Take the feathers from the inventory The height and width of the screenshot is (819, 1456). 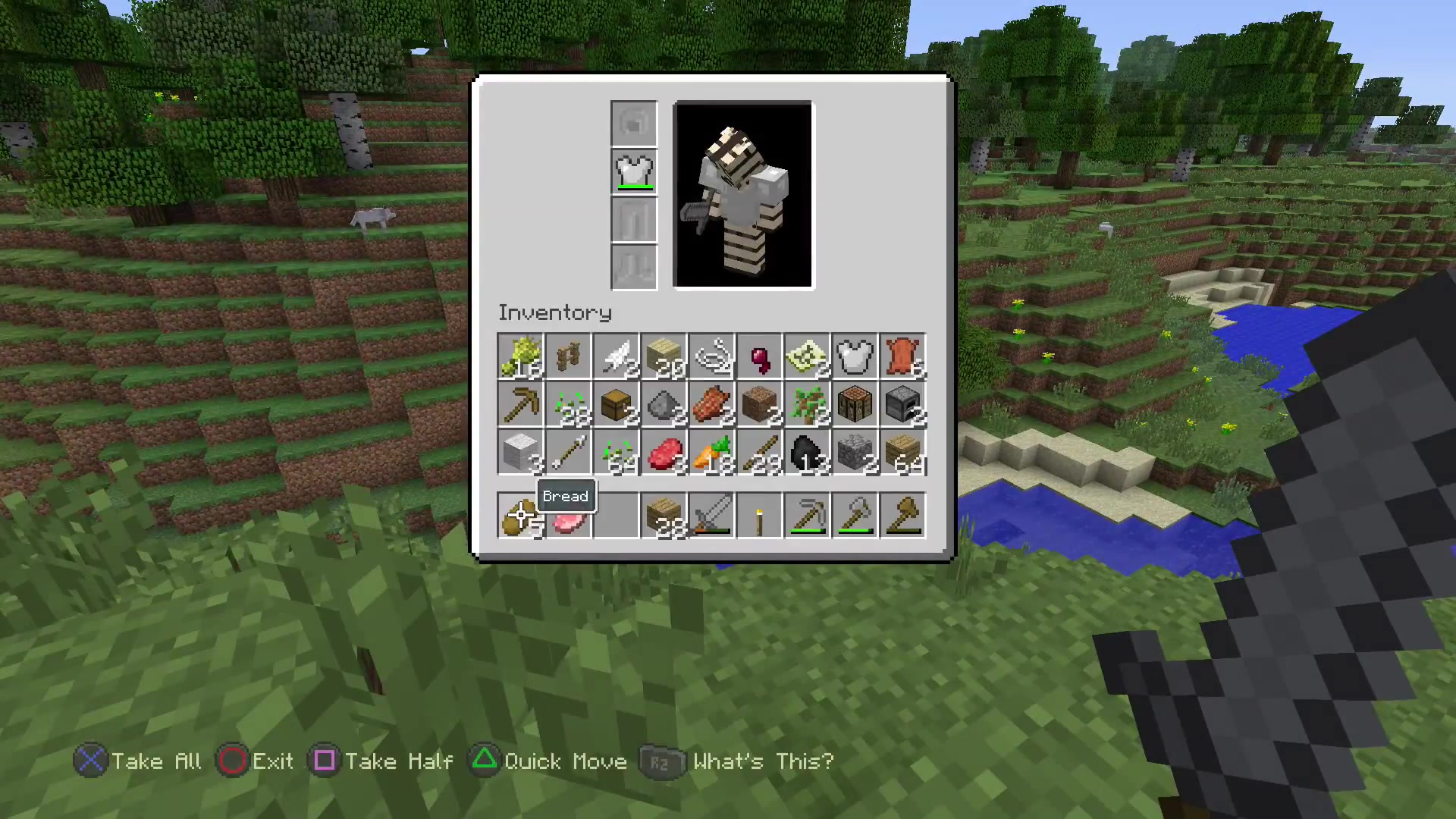tap(617, 356)
